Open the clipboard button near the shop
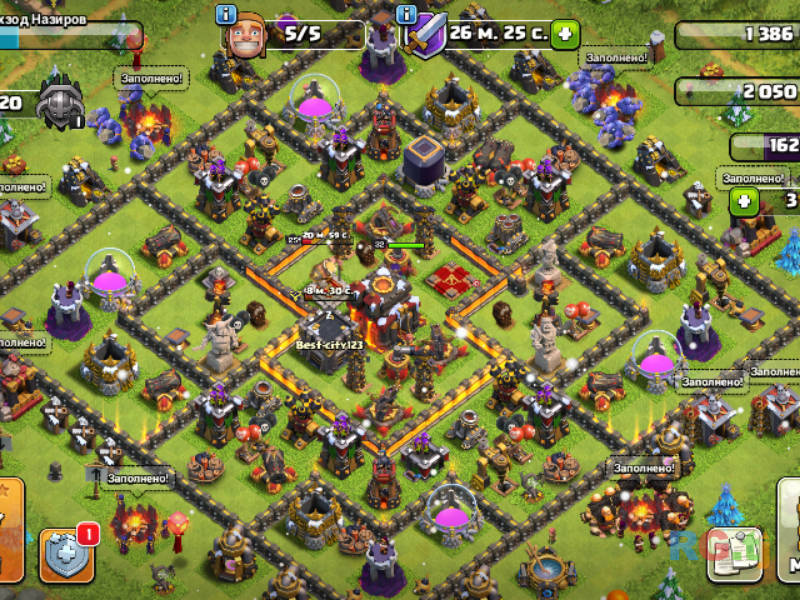 pos(735,556)
